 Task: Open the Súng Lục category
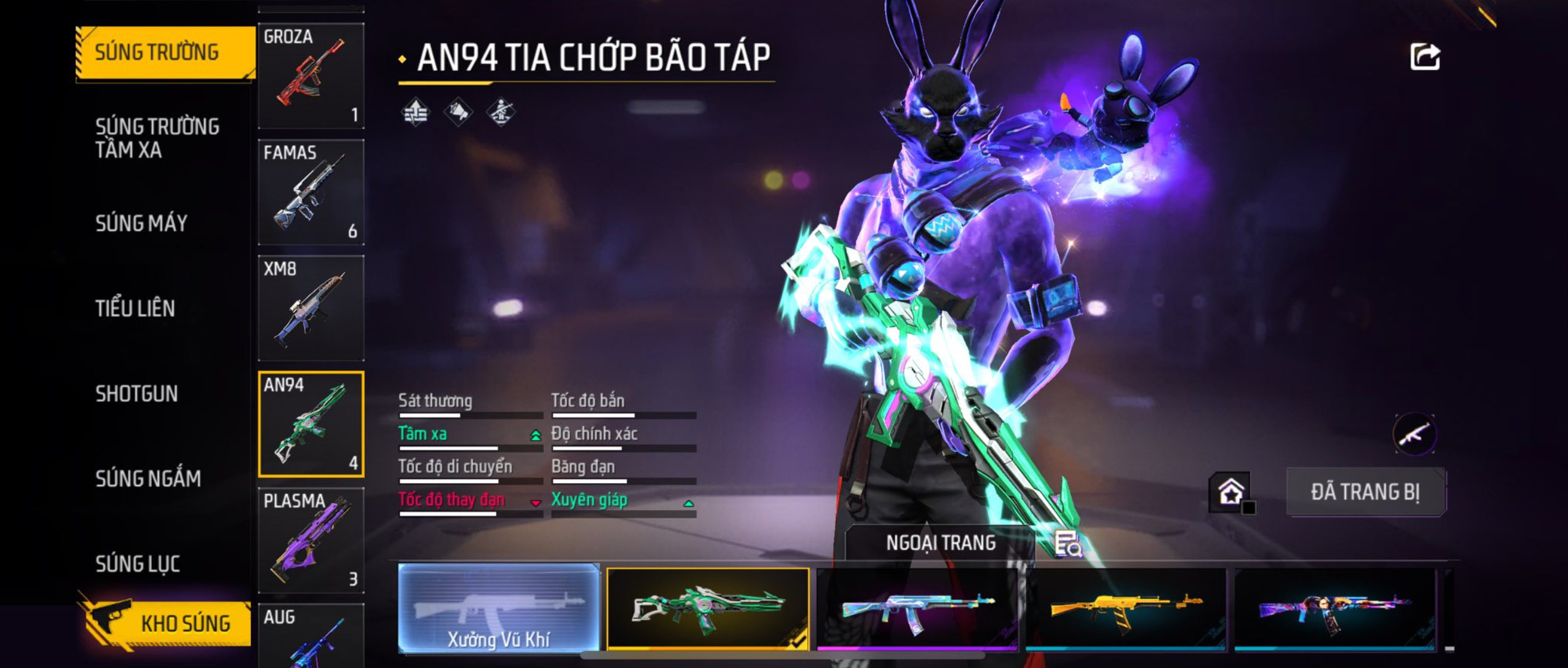pos(138,564)
